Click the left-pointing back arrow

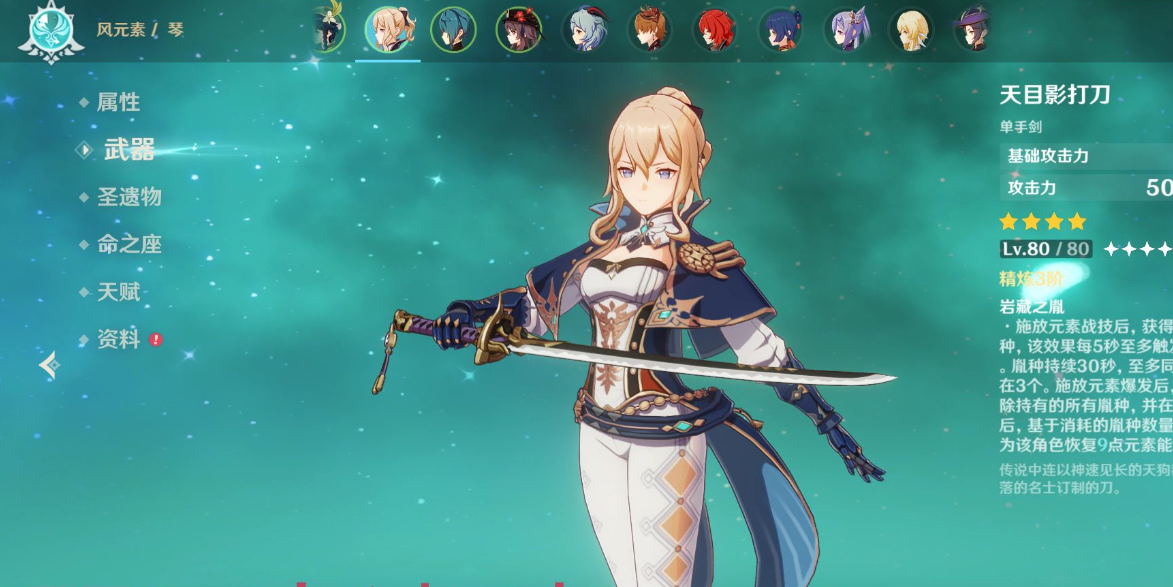tap(48, 366)
